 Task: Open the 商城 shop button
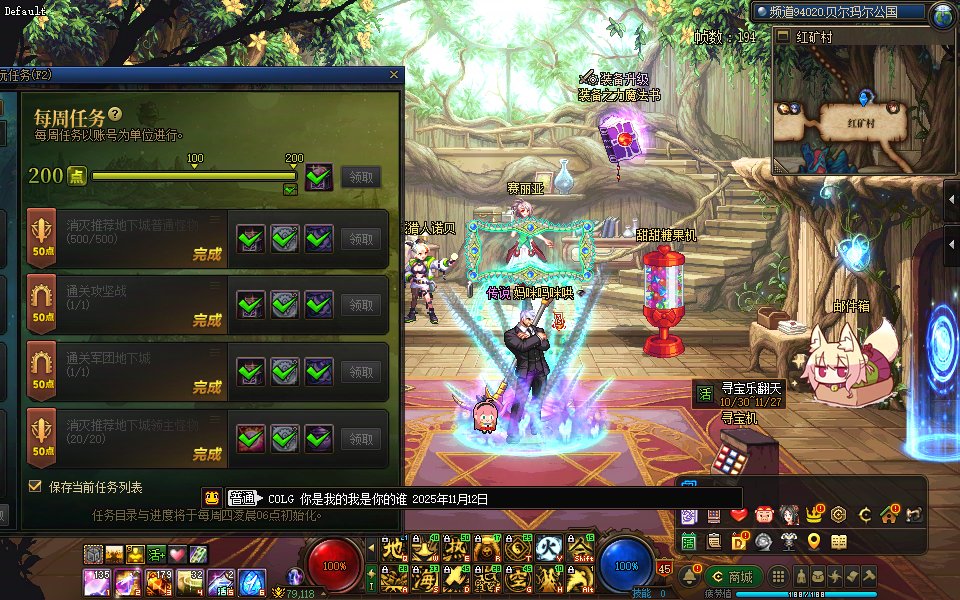click(733, 577)
